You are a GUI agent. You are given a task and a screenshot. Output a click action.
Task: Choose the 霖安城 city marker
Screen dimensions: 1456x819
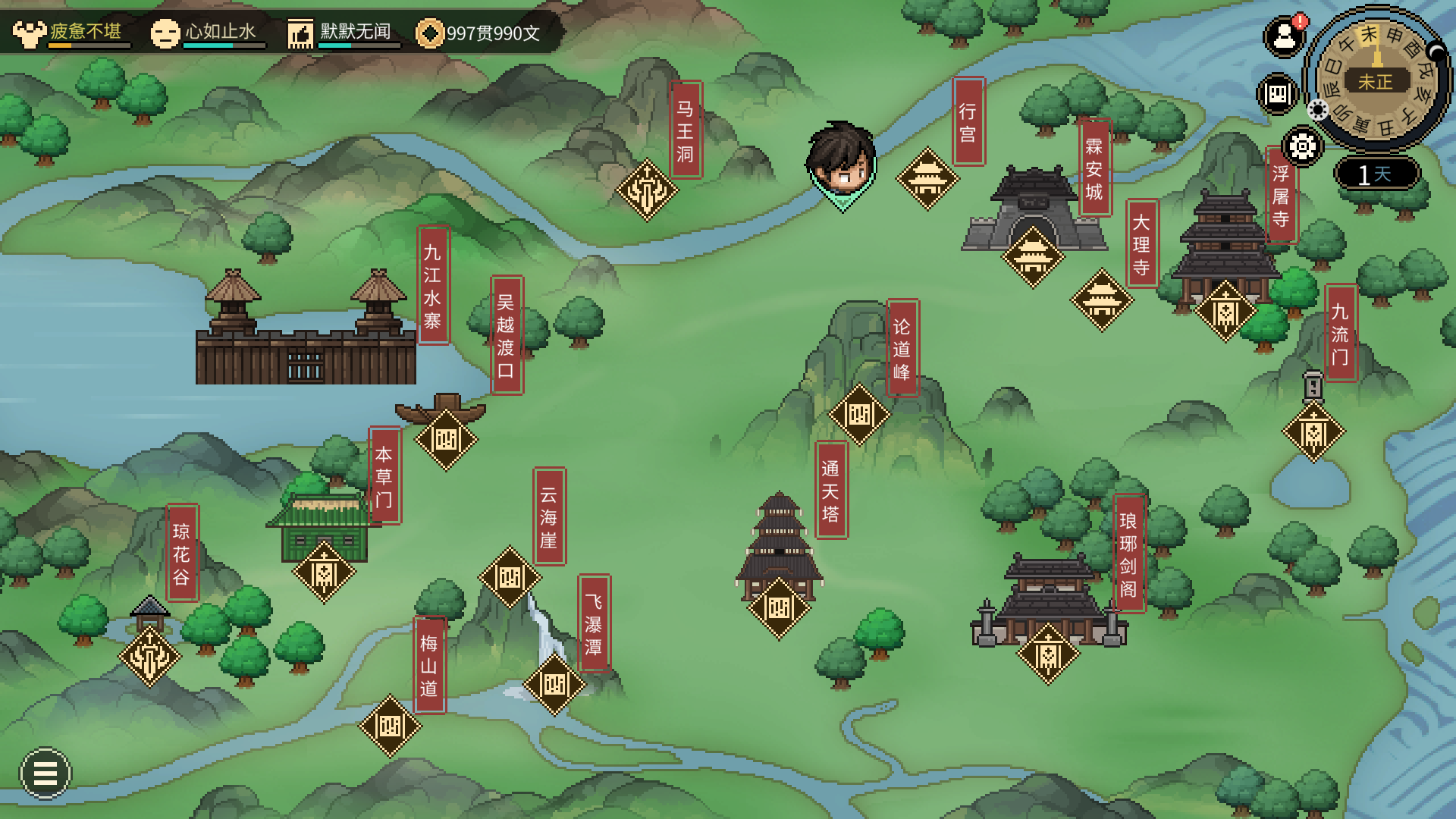click(x=1033, y=257)
